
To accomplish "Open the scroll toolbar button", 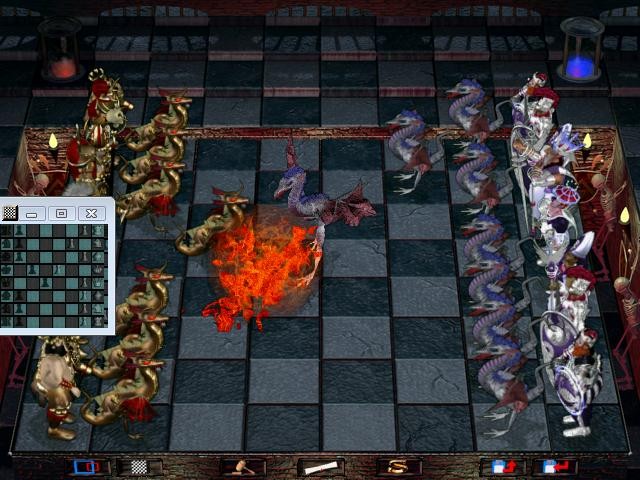I will click(319, 467).
